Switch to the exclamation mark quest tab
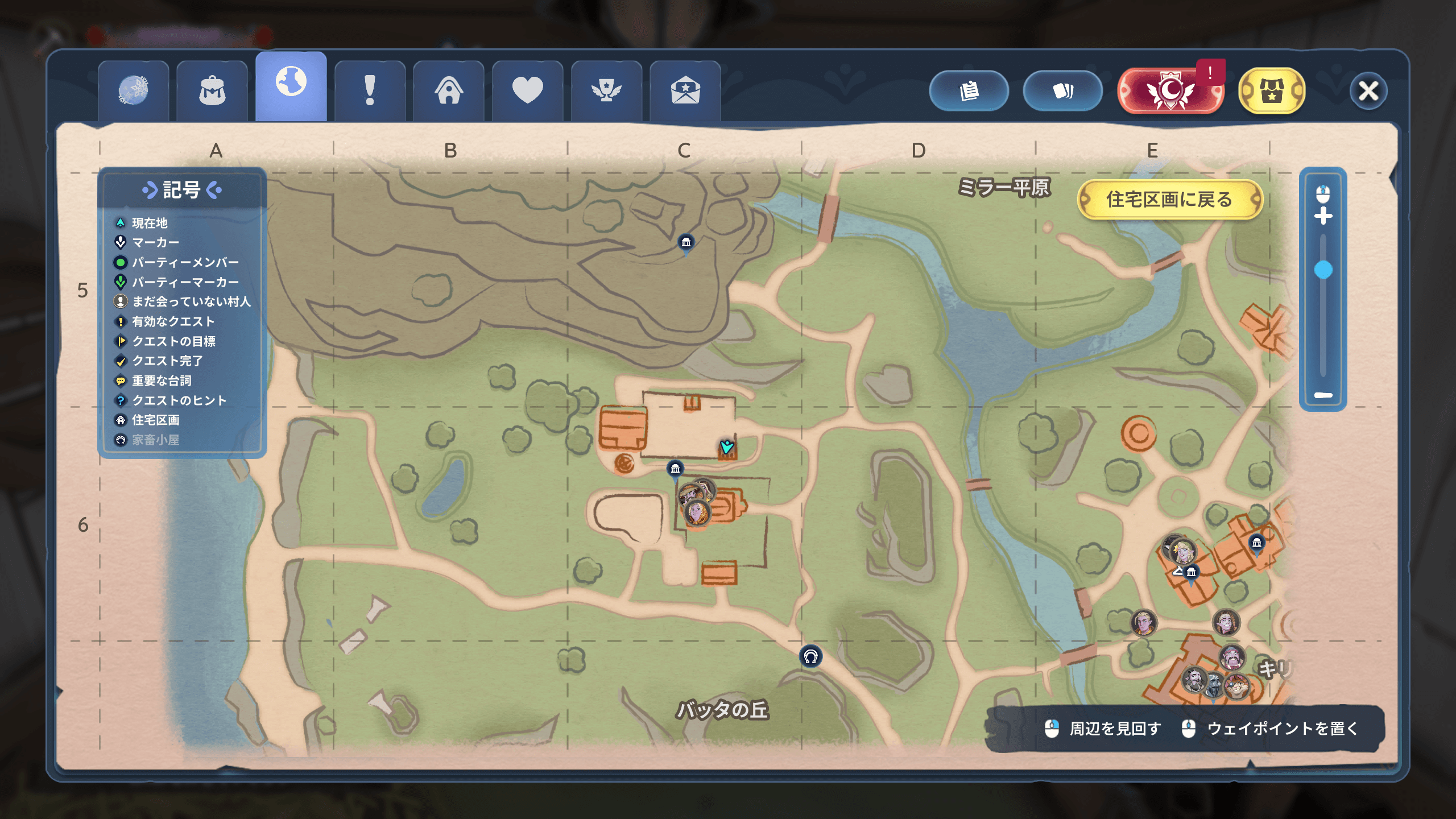1456x819 pixels. tap(370, 91)
